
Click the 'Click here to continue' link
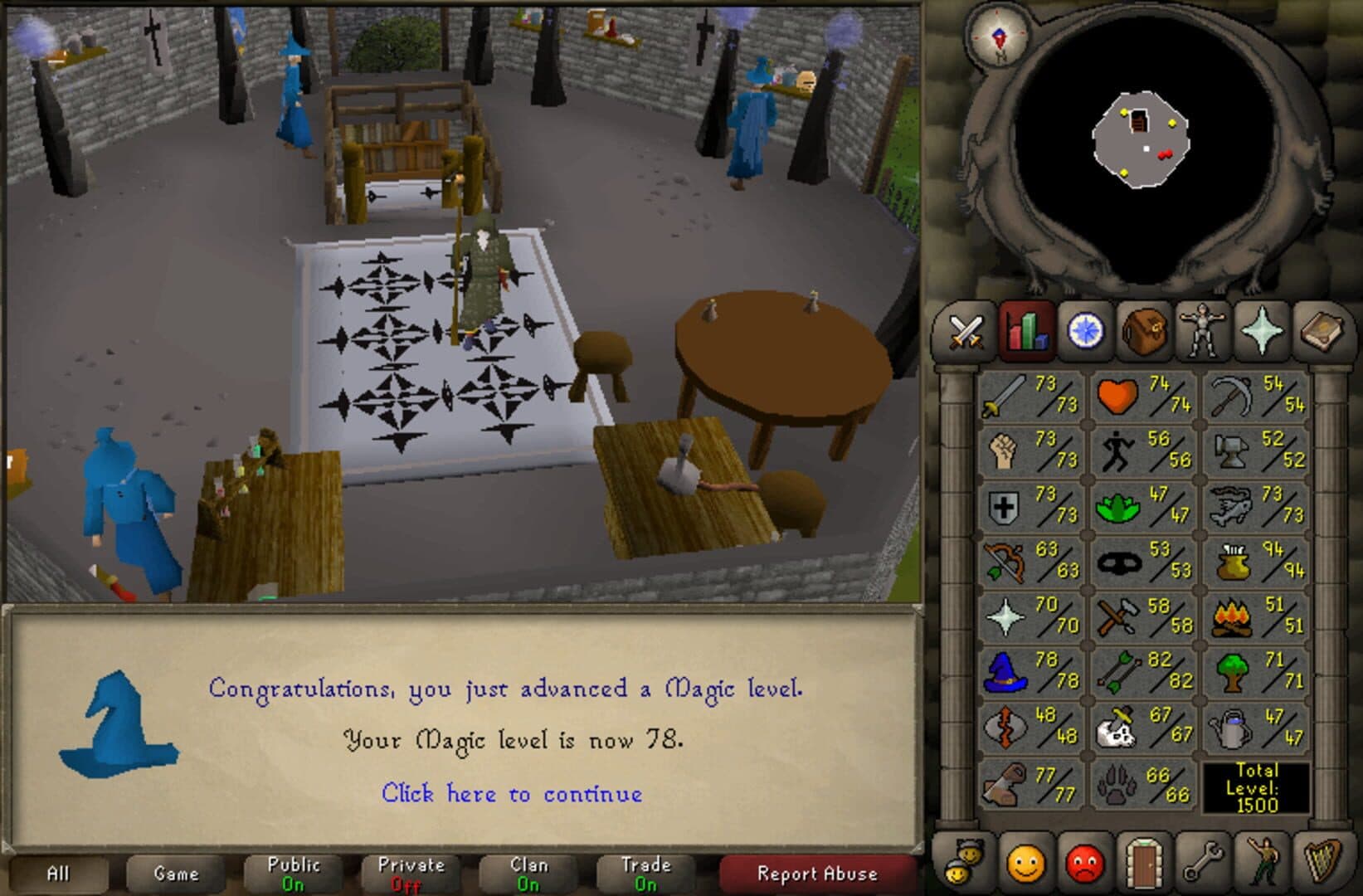click(x=513, y=794)
